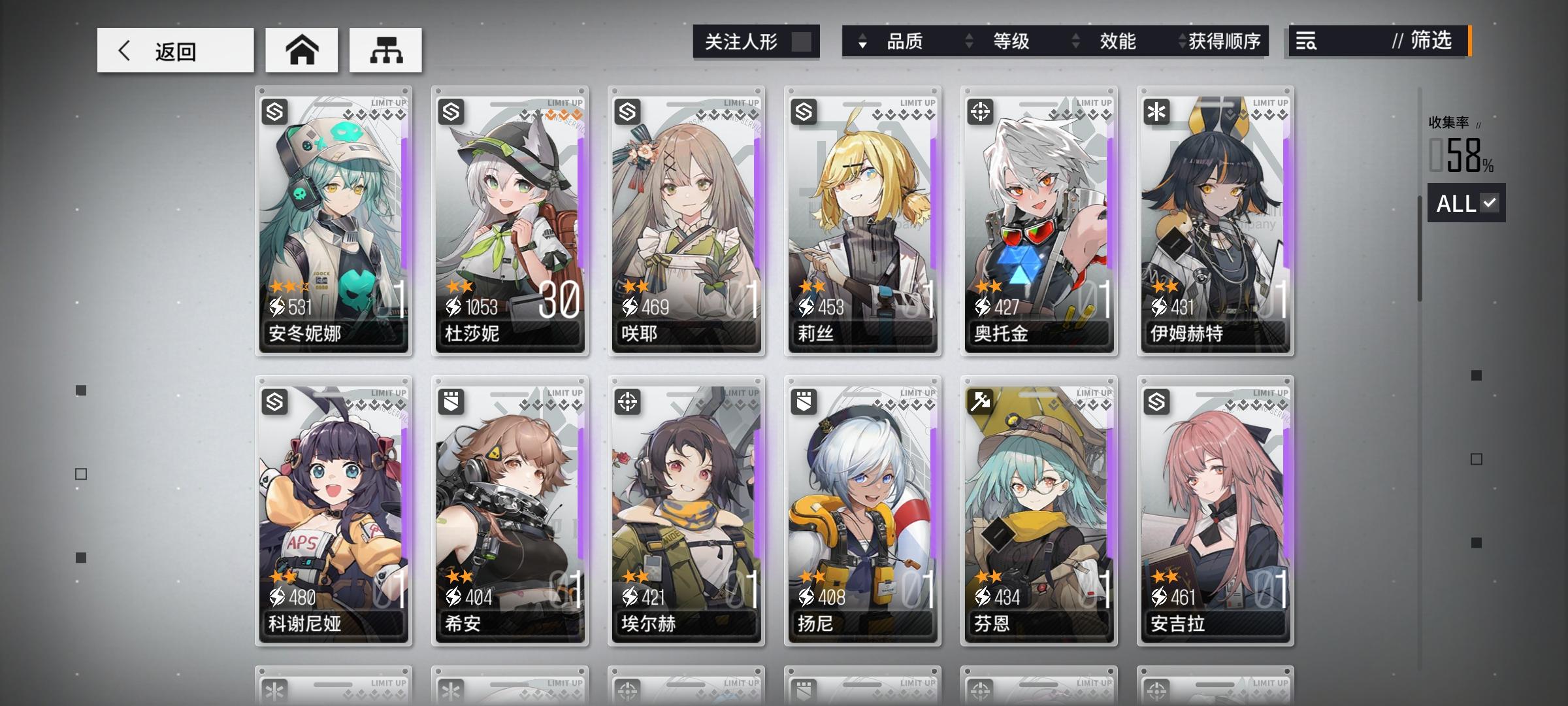
Task: Click the 获得顺序 sort arrows
Action: coord(1180,42)
